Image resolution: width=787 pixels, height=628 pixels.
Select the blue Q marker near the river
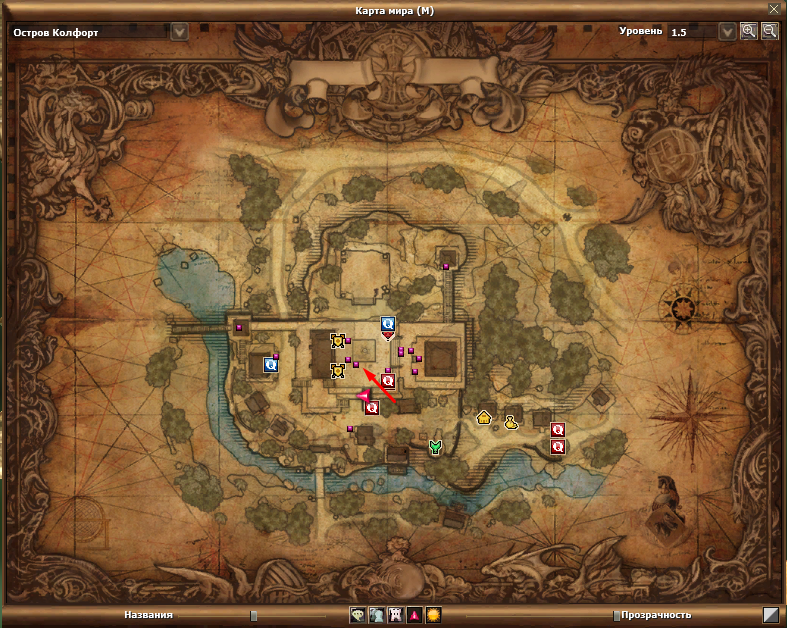point(270,365)
